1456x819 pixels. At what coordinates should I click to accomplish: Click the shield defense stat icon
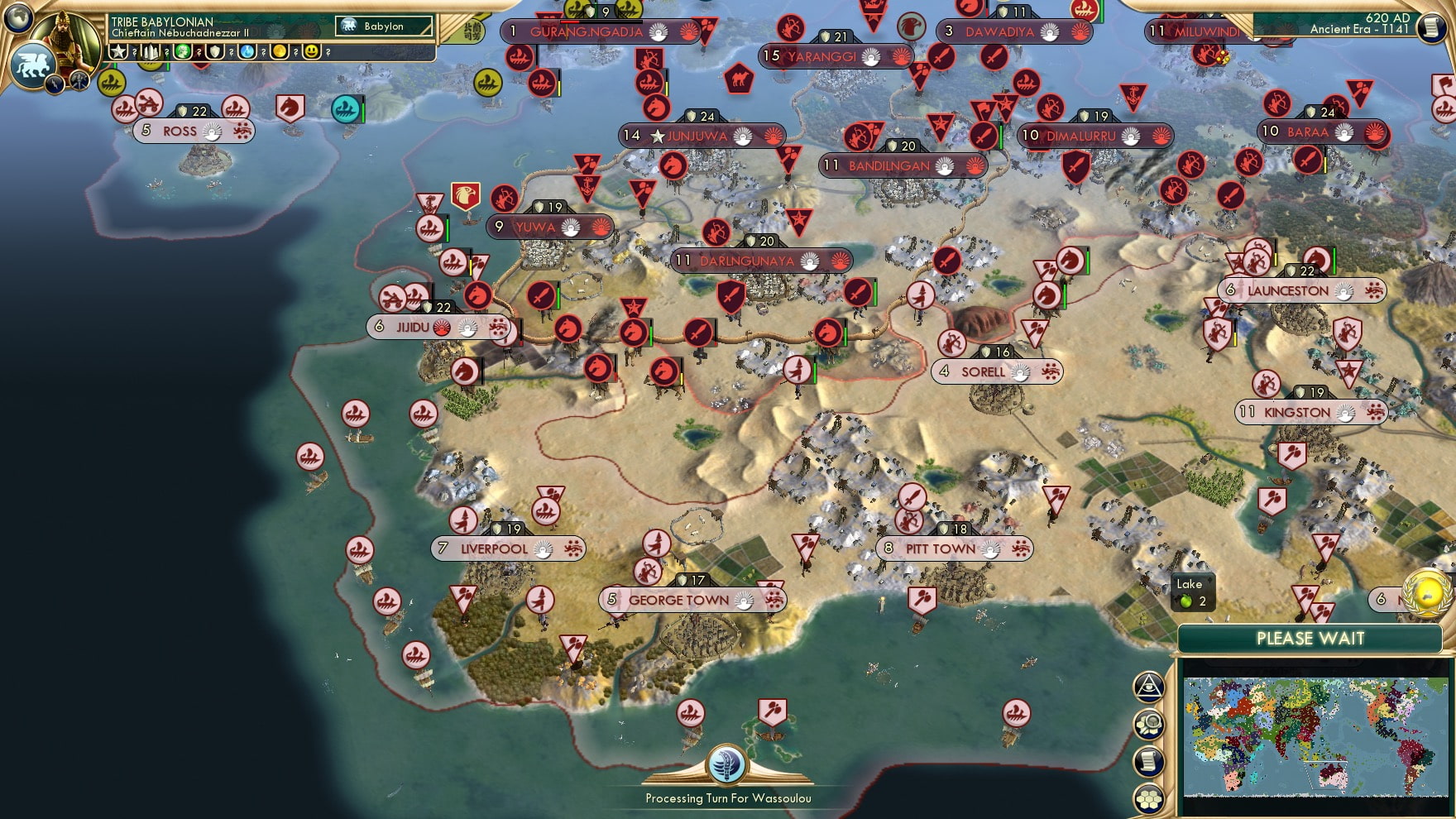[214, 51]
